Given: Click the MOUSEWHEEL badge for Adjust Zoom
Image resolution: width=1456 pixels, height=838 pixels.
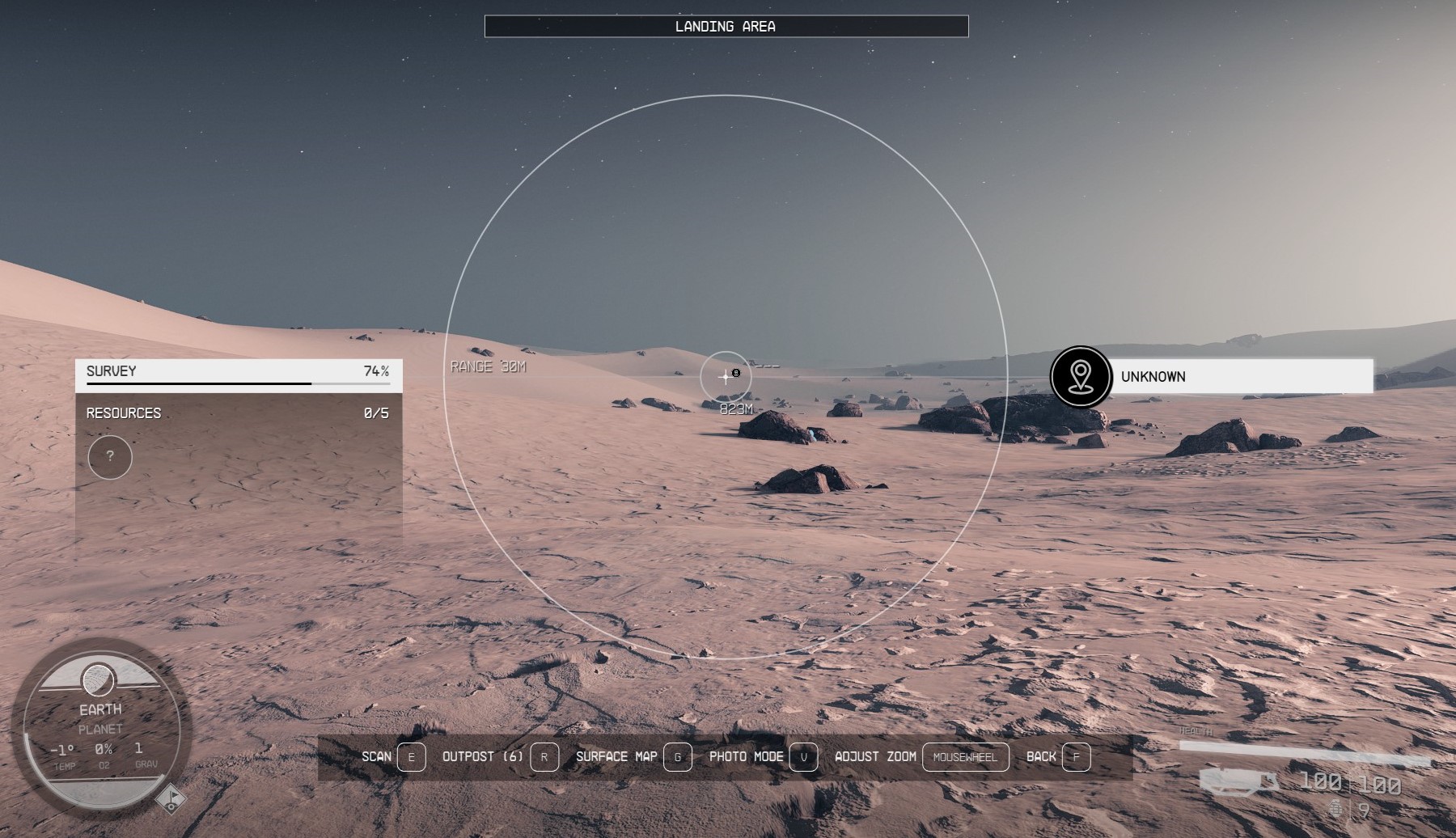Looking at the screenshot, I should pyautogui.click(x=966, y=757).
